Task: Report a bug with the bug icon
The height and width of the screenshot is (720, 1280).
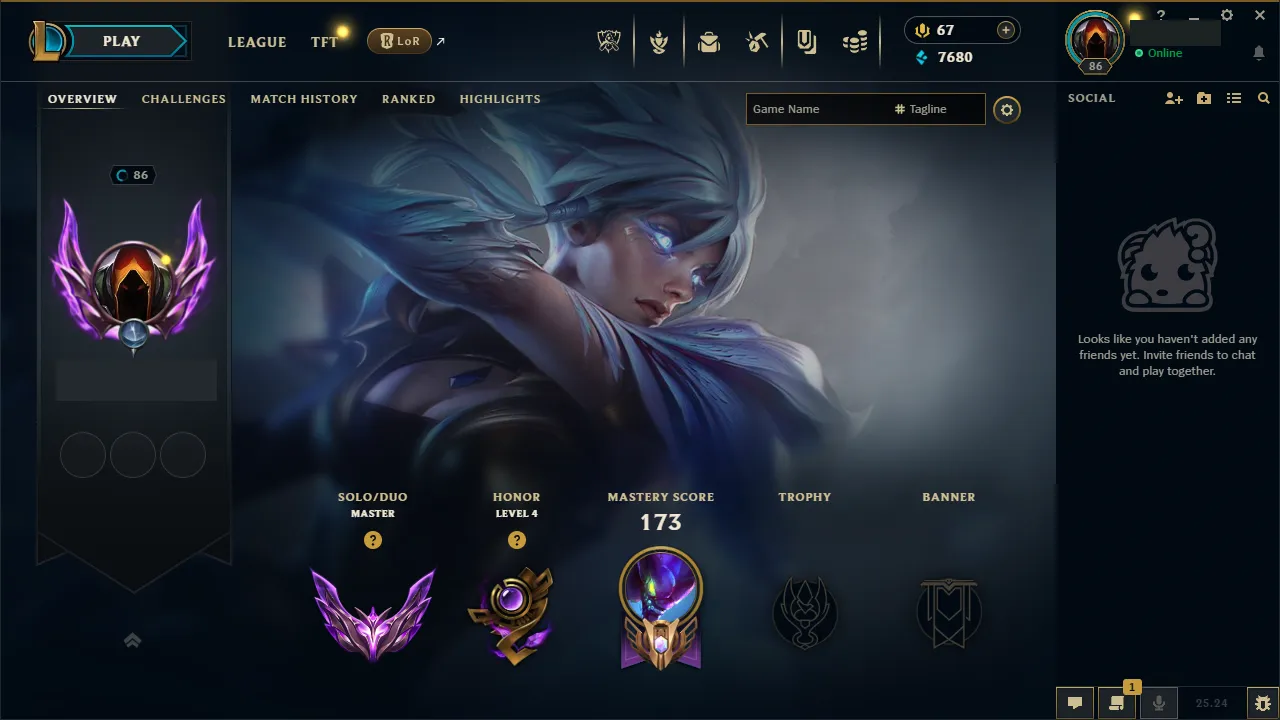Action: tap(1263, 702)
